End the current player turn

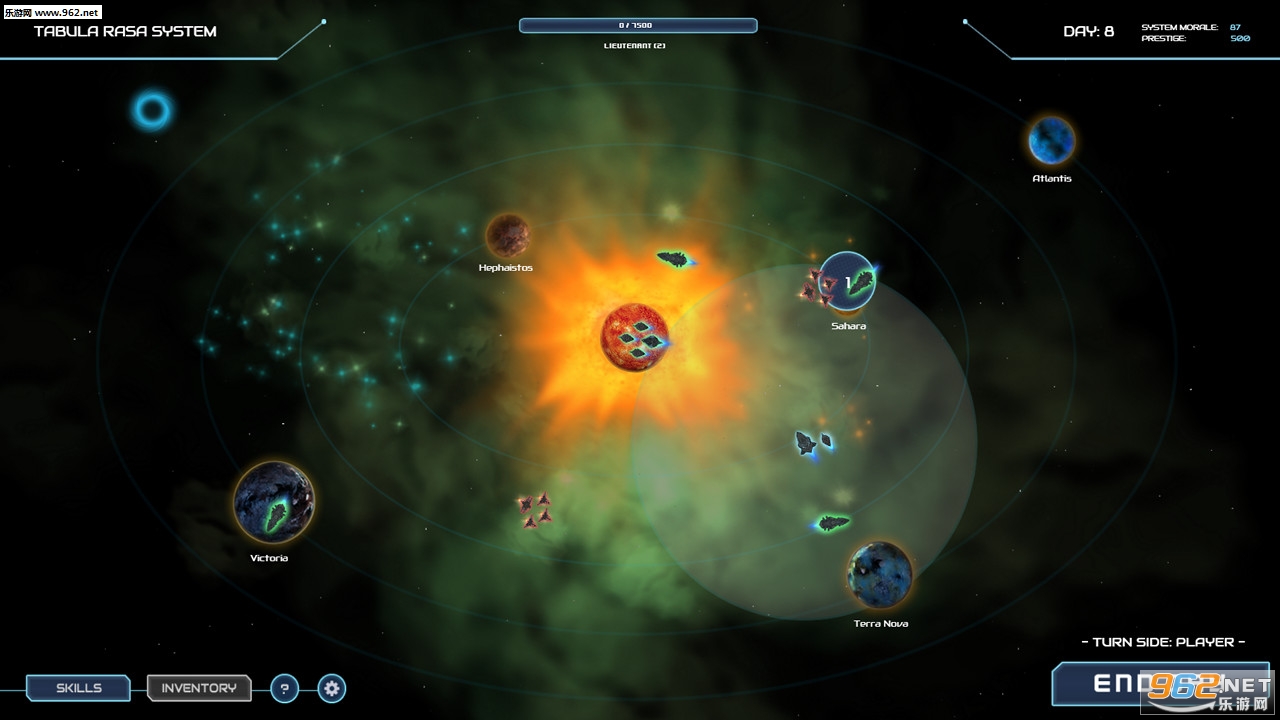click(1160, 684)
